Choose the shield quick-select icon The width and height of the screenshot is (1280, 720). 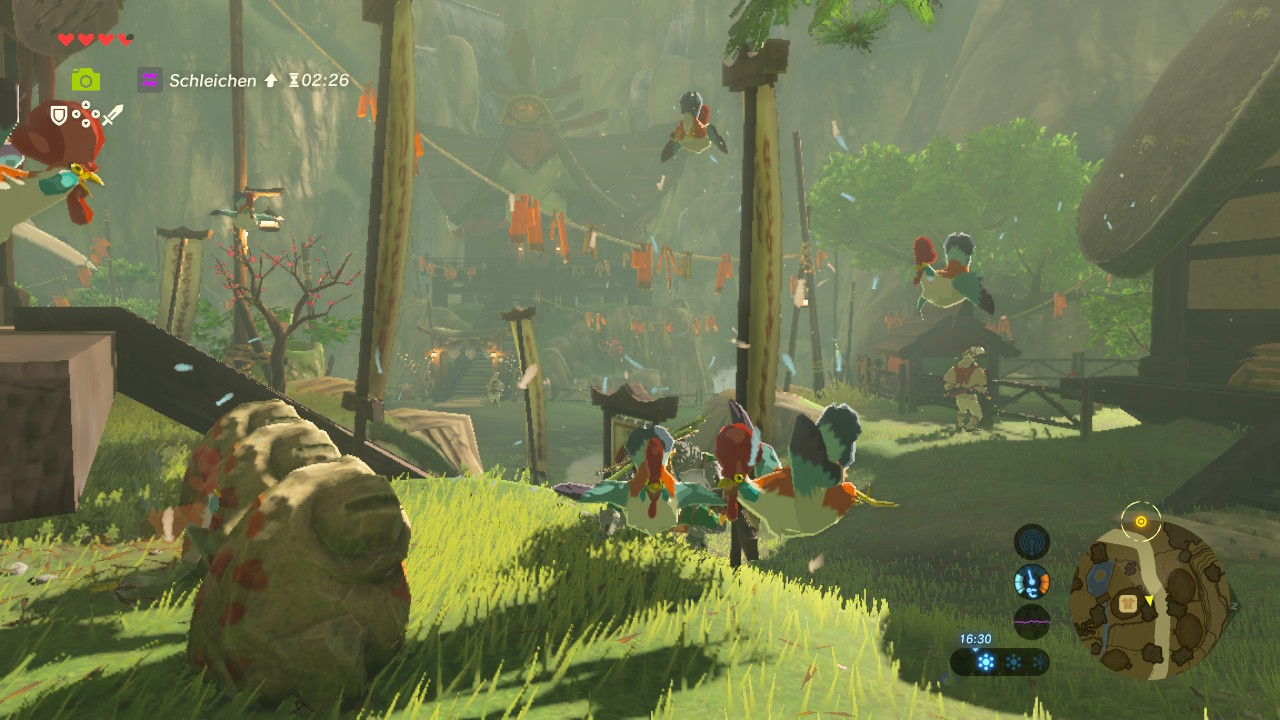[x=59, y=116]
